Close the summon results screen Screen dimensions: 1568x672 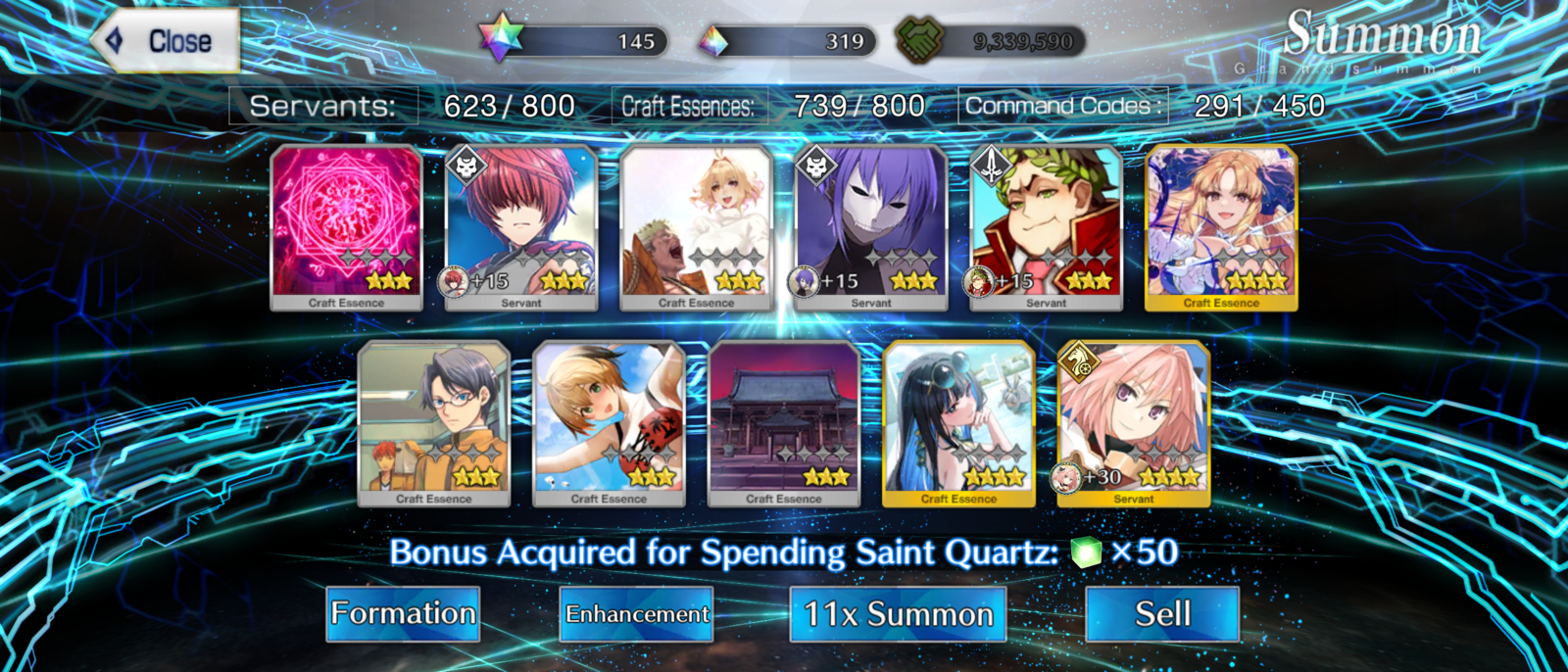(167, 41)
